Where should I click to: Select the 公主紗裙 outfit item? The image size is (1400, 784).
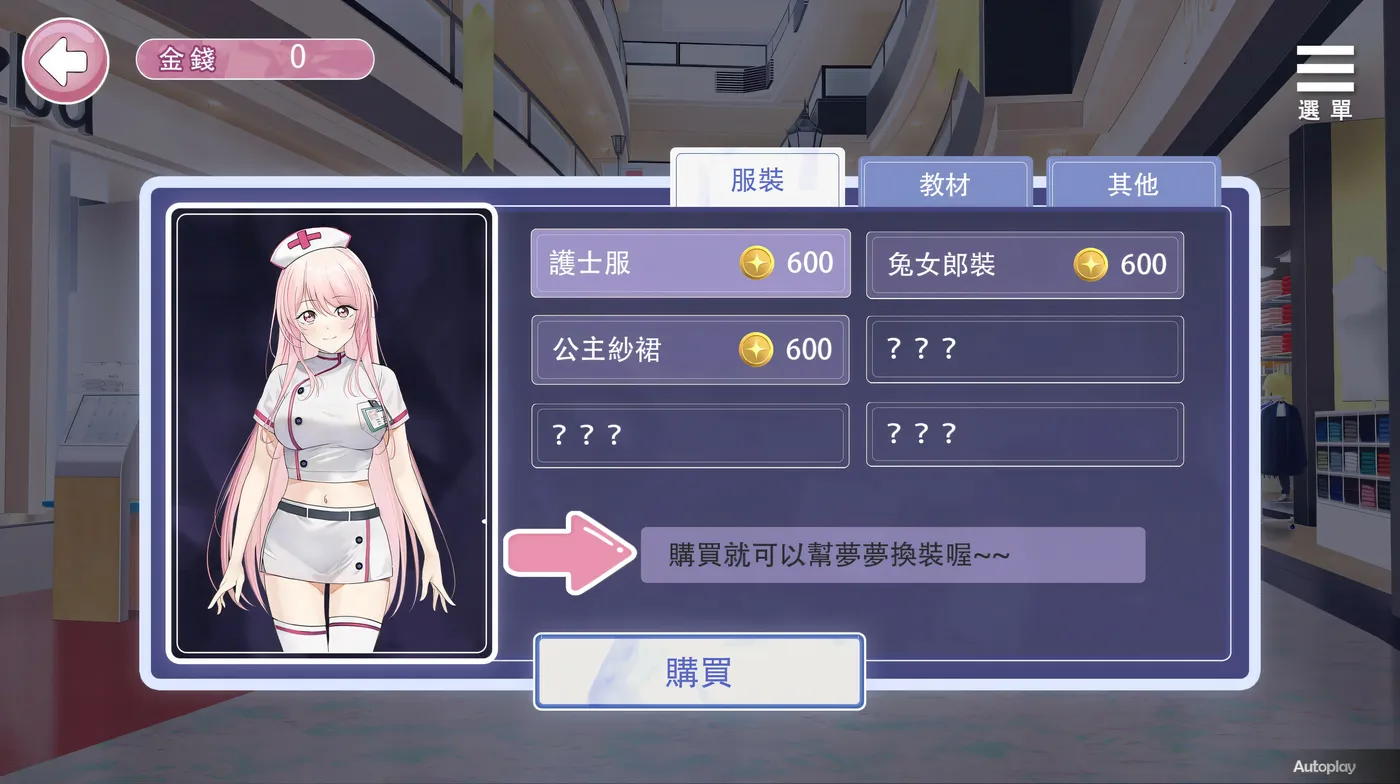tap(690, 349)
